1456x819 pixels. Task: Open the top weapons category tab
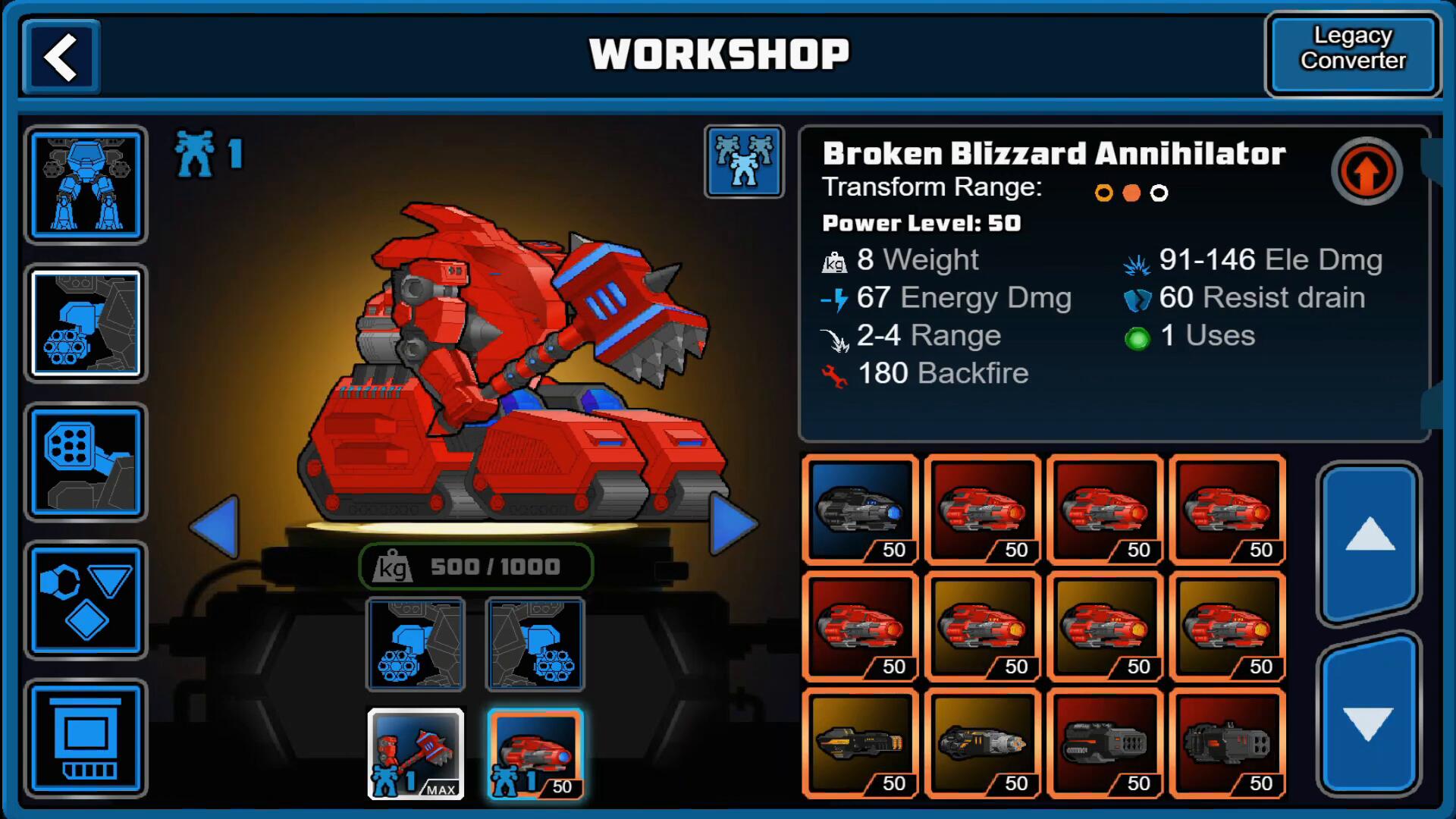coord(86,463)
